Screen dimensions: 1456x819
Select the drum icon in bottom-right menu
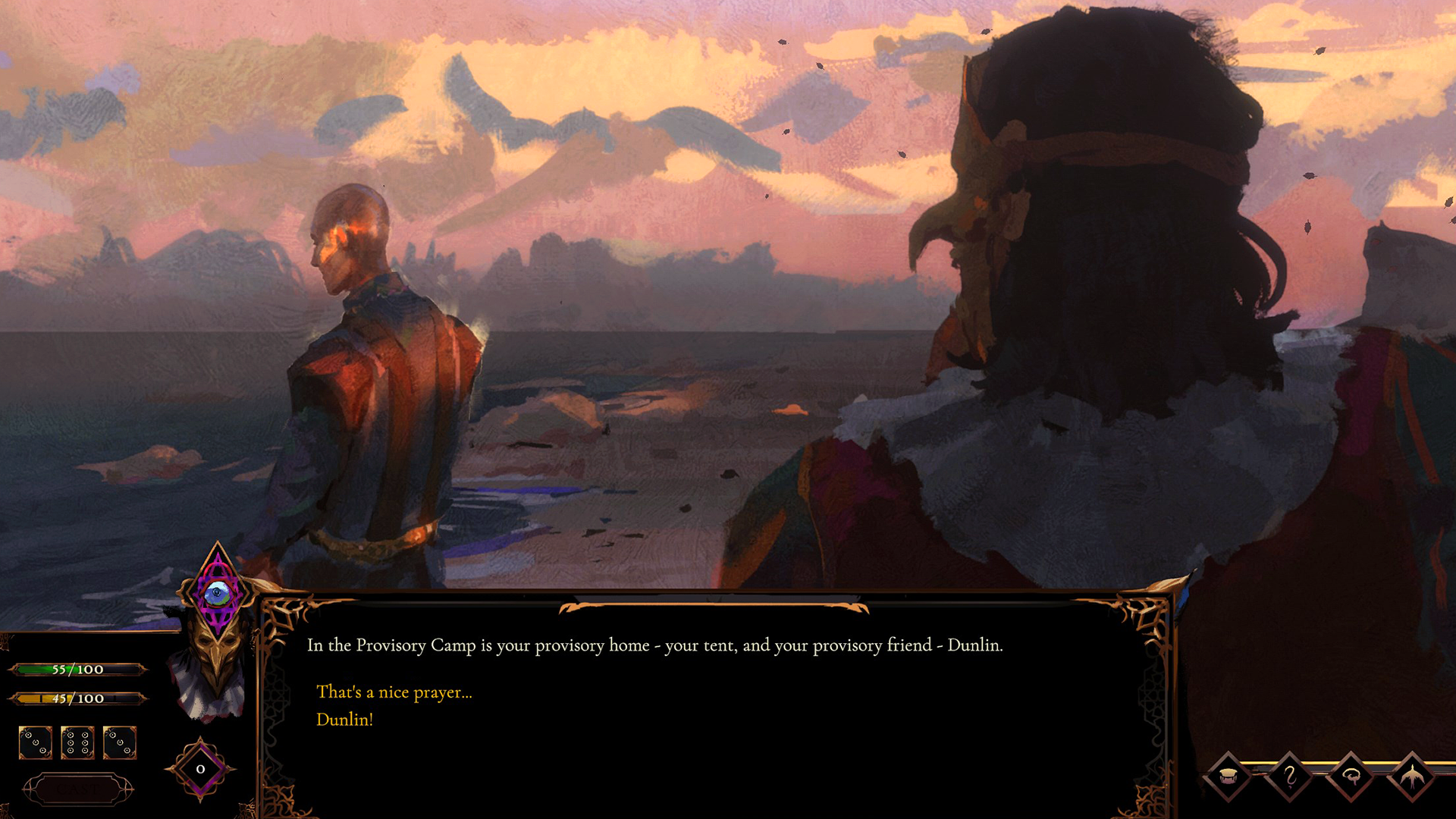click(1228, 777)
